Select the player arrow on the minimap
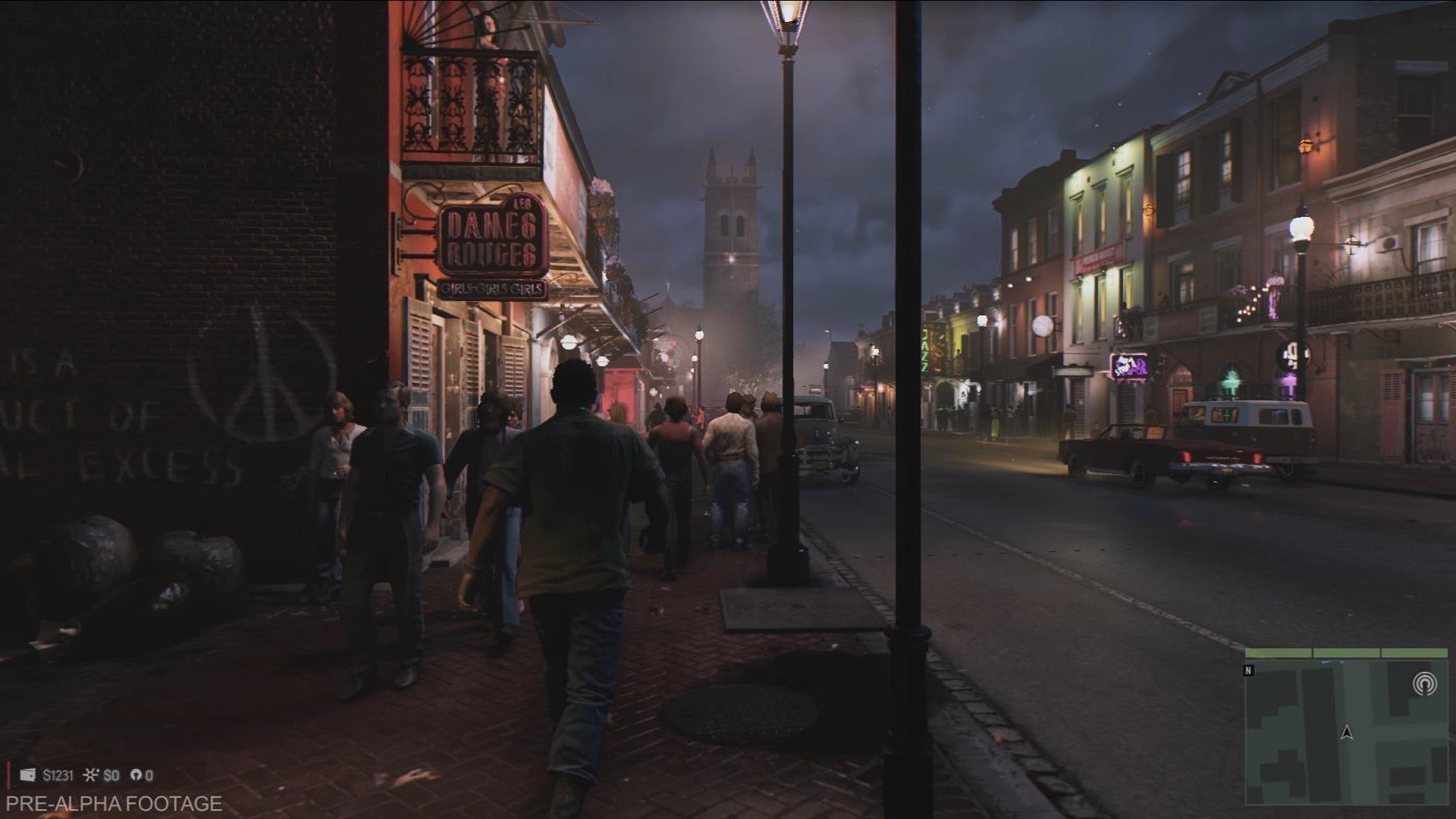1456x819 pixels. pos(1347,733)
